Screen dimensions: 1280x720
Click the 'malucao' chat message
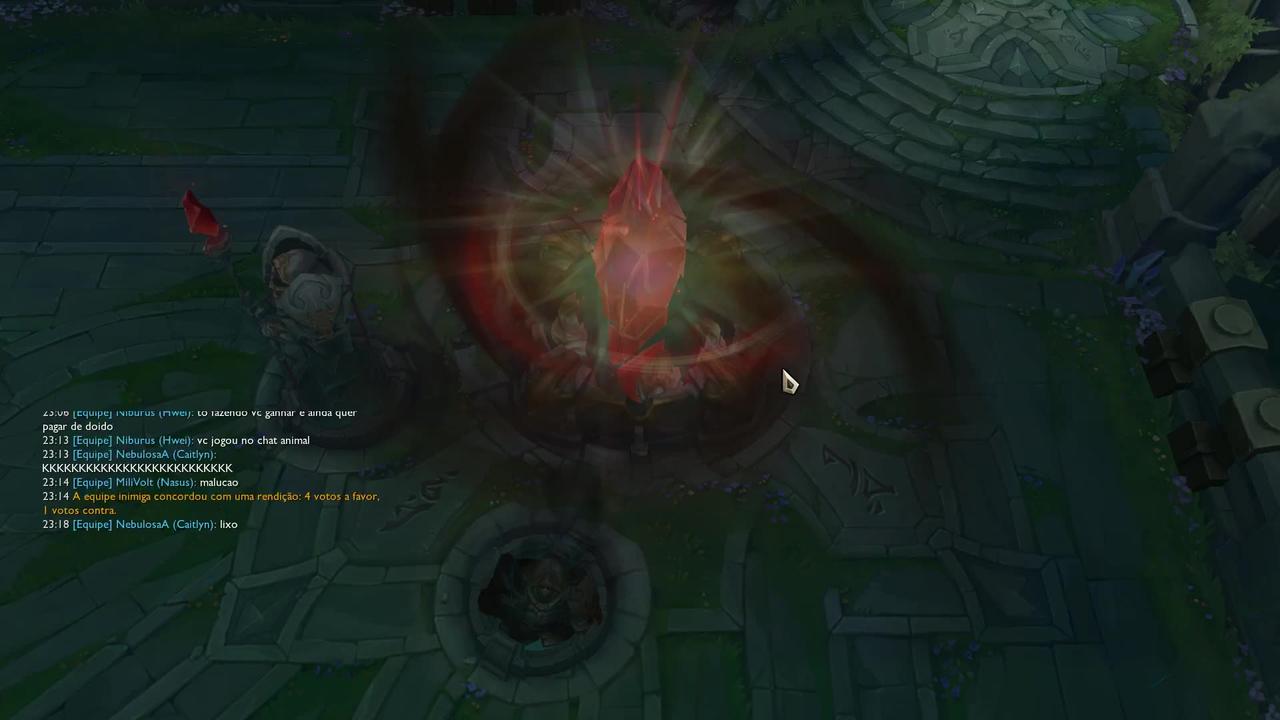pos(221,482)
